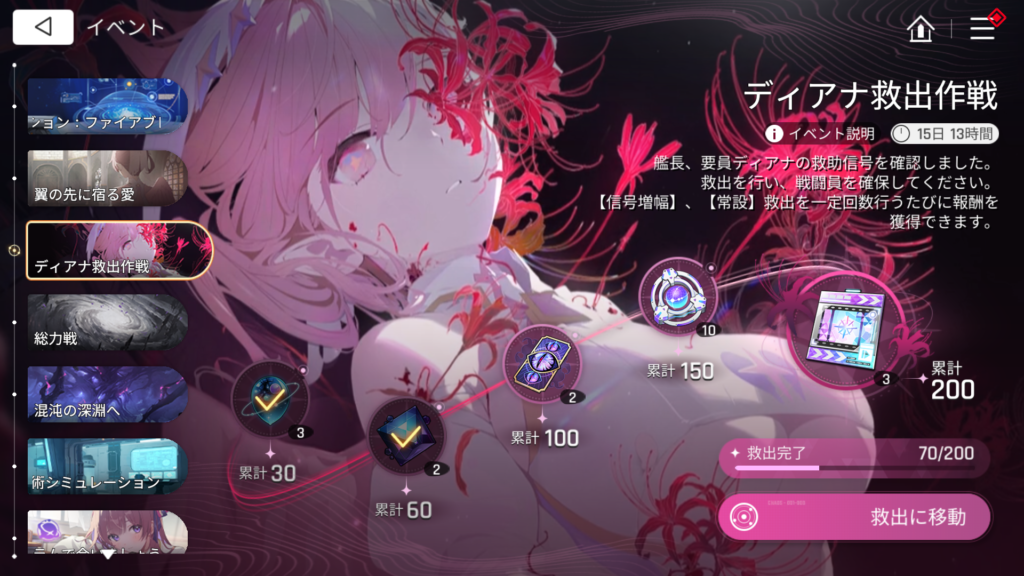Expand the event list down arrow
This screenshot has height=576, width=1024.
(x=107, y=553)
